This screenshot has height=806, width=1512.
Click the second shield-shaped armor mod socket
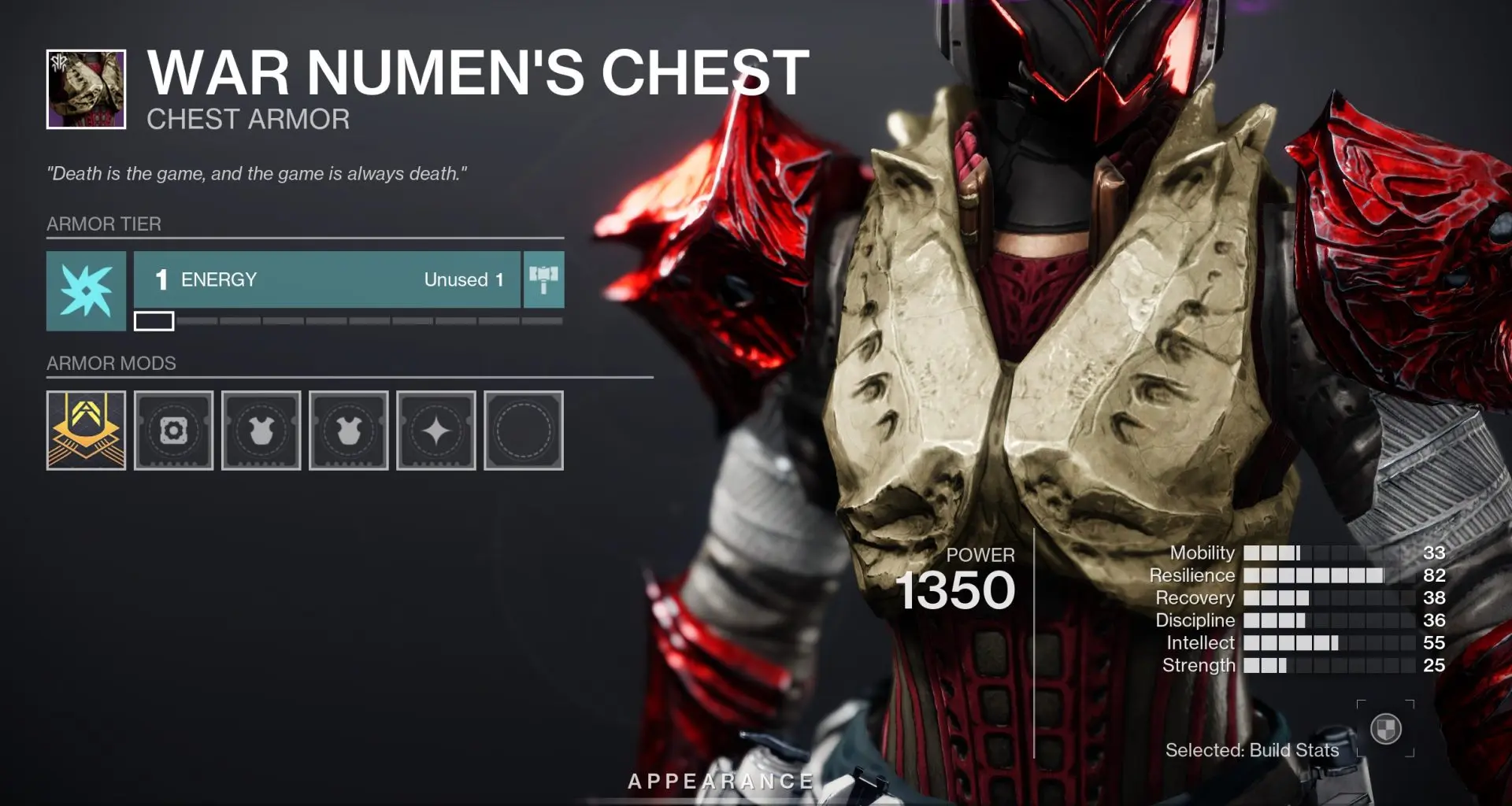349,431
